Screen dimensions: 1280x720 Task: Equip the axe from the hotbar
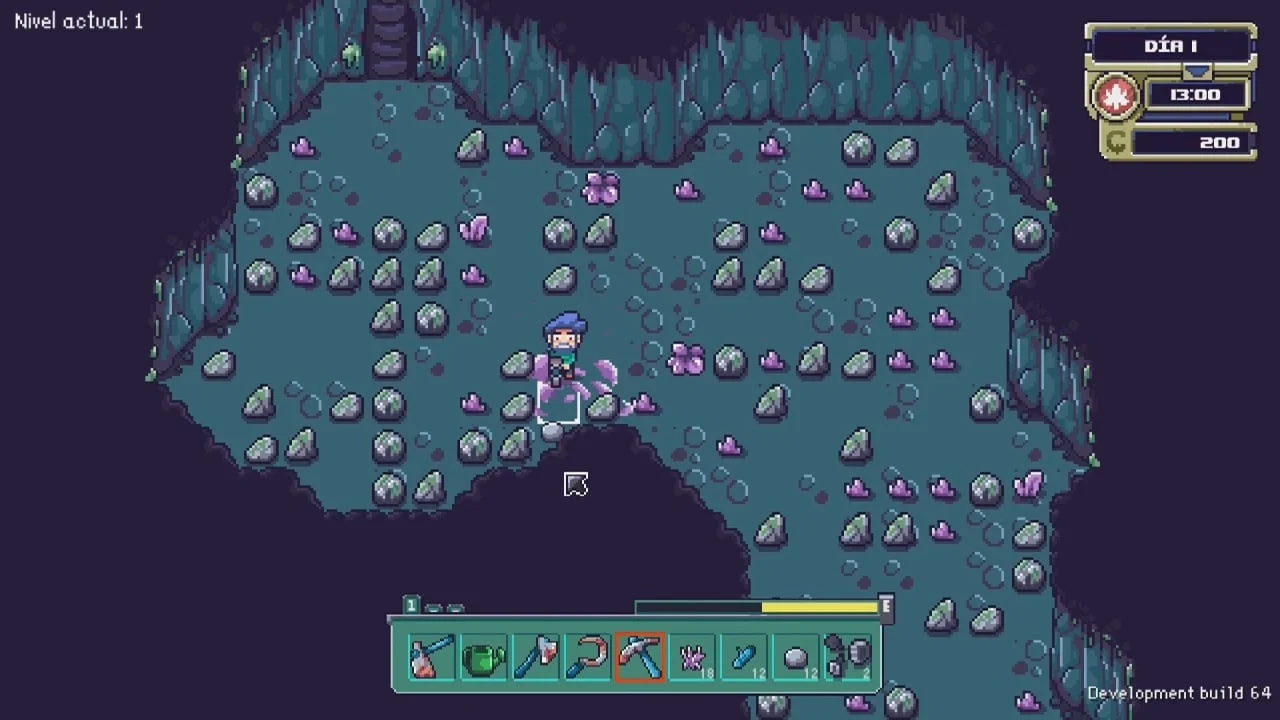[536, 657]
